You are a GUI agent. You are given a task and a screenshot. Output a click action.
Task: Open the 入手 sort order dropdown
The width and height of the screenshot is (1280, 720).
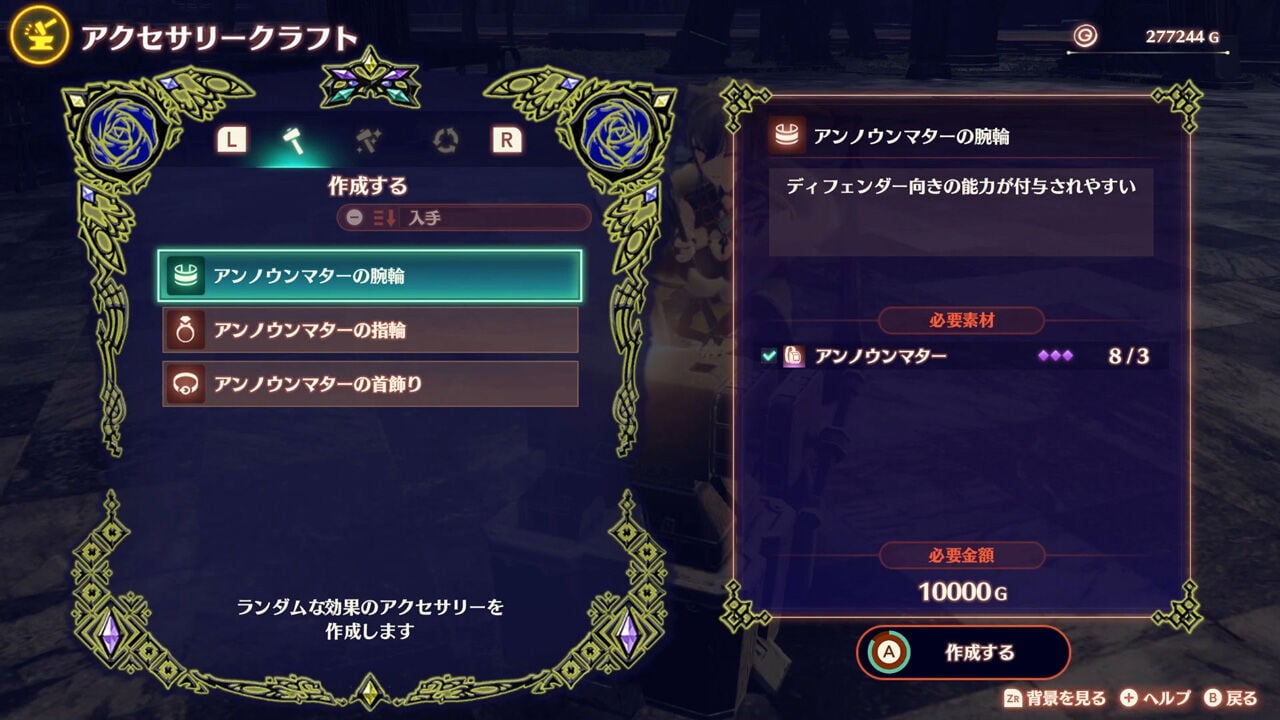pos(470,216)
